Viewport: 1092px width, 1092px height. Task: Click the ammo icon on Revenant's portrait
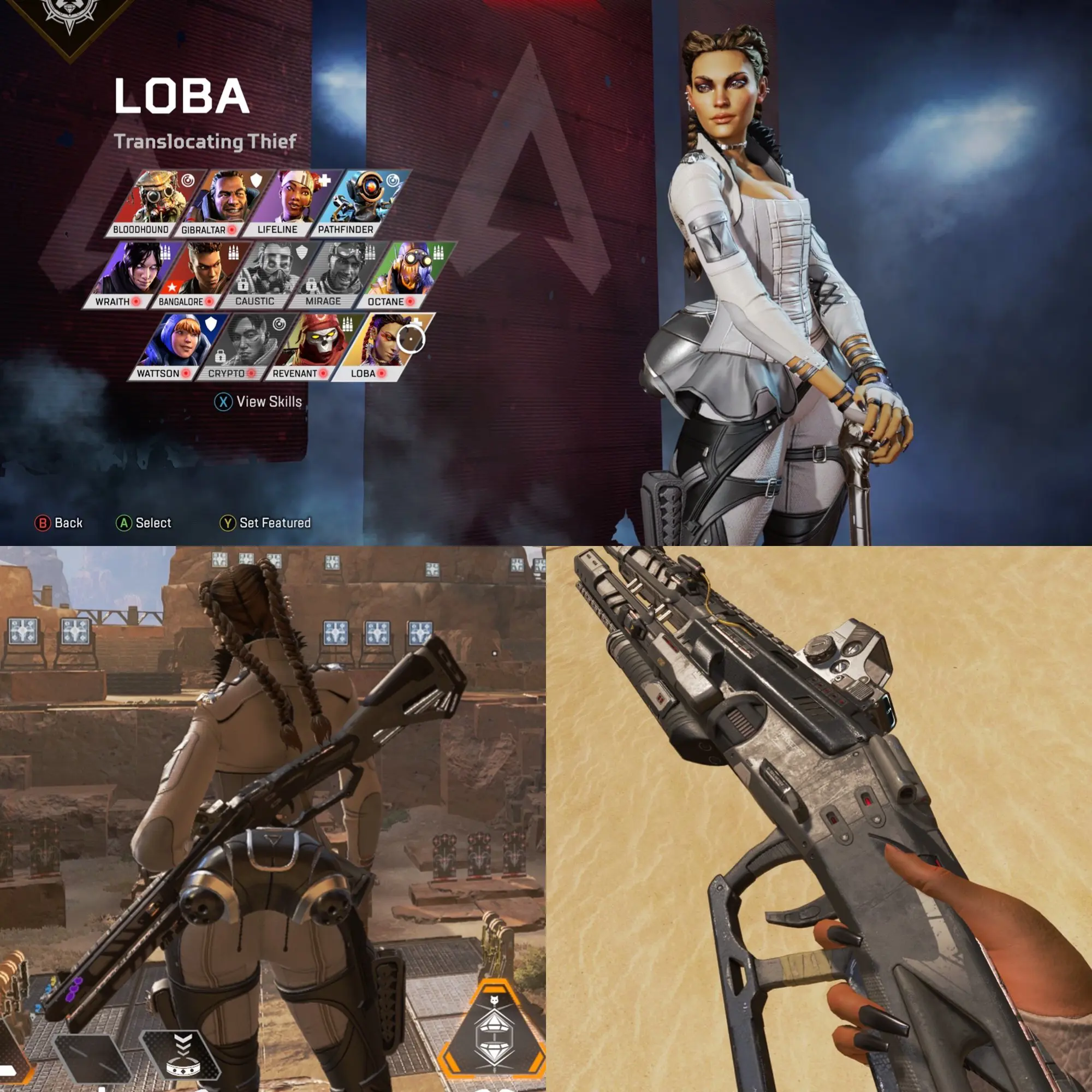[348, 324]
